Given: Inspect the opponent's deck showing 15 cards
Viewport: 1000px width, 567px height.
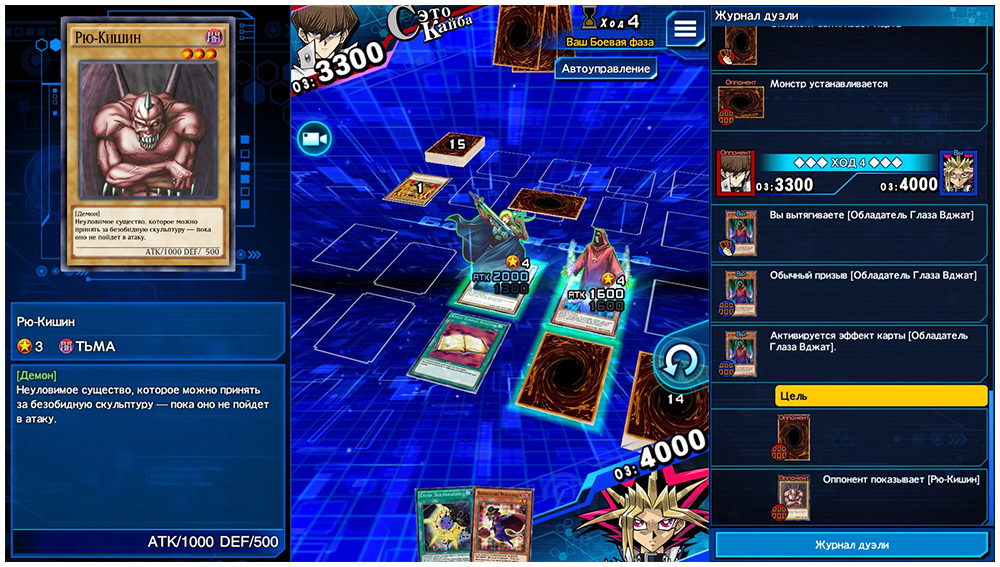Looking at the screenshot, I should coord(455,149).
